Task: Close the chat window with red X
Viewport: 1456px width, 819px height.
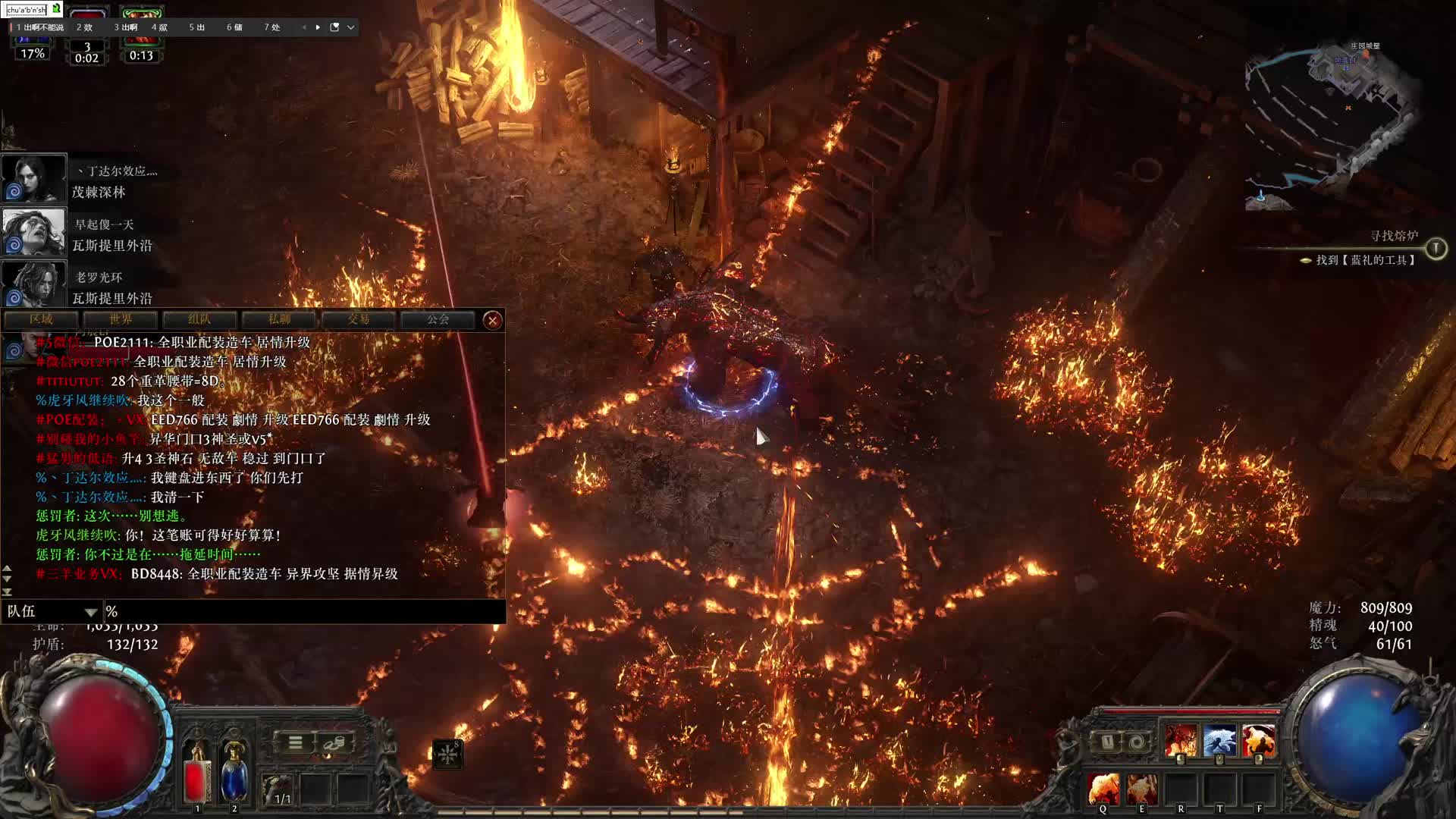Action: [492, 320]
